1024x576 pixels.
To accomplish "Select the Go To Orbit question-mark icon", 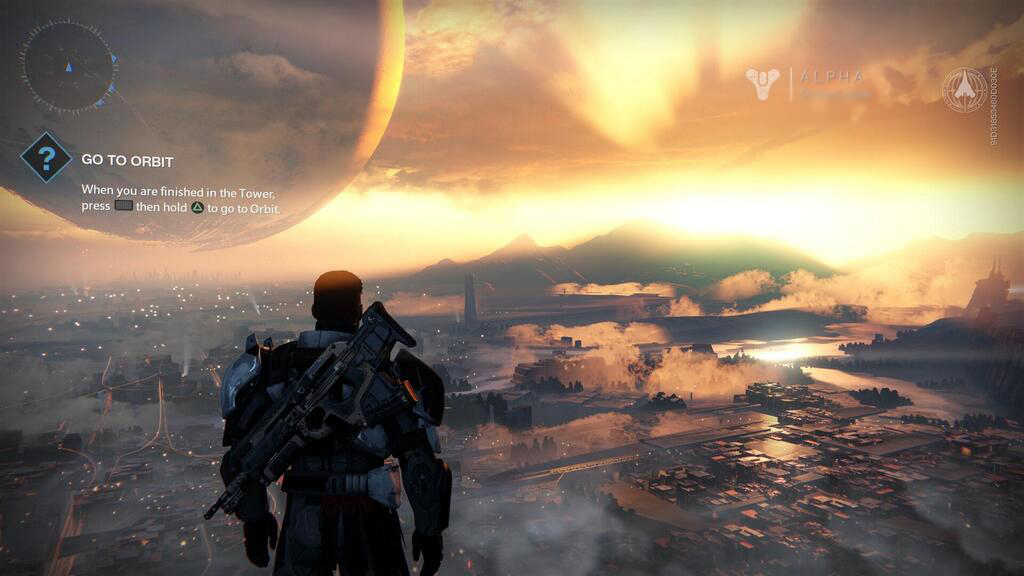I will 46,158.
